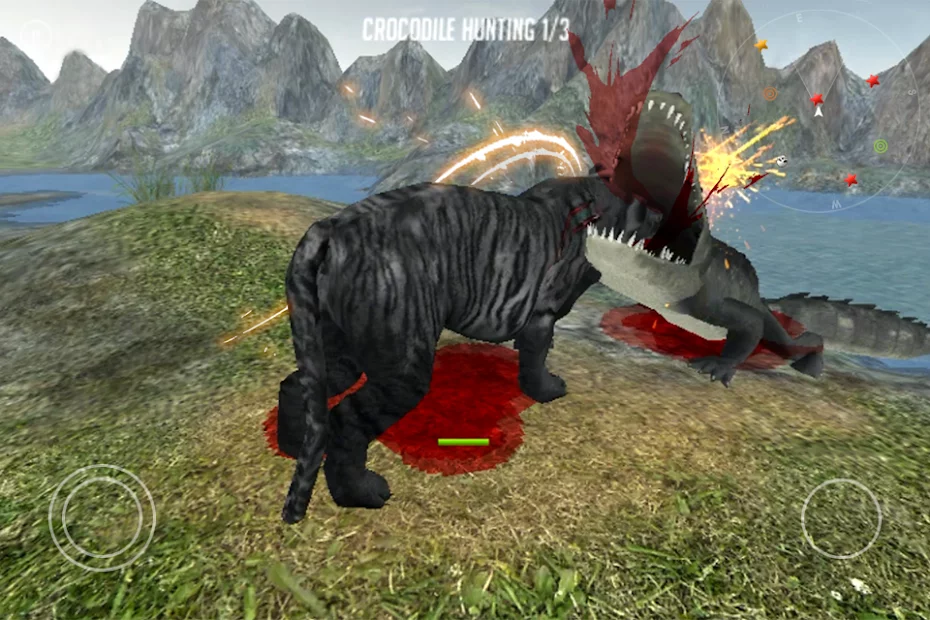Viewport: 930px width, 620px height.
Task: Open the Crocodile Hunting objective tracker
Action: coord(464,30)
